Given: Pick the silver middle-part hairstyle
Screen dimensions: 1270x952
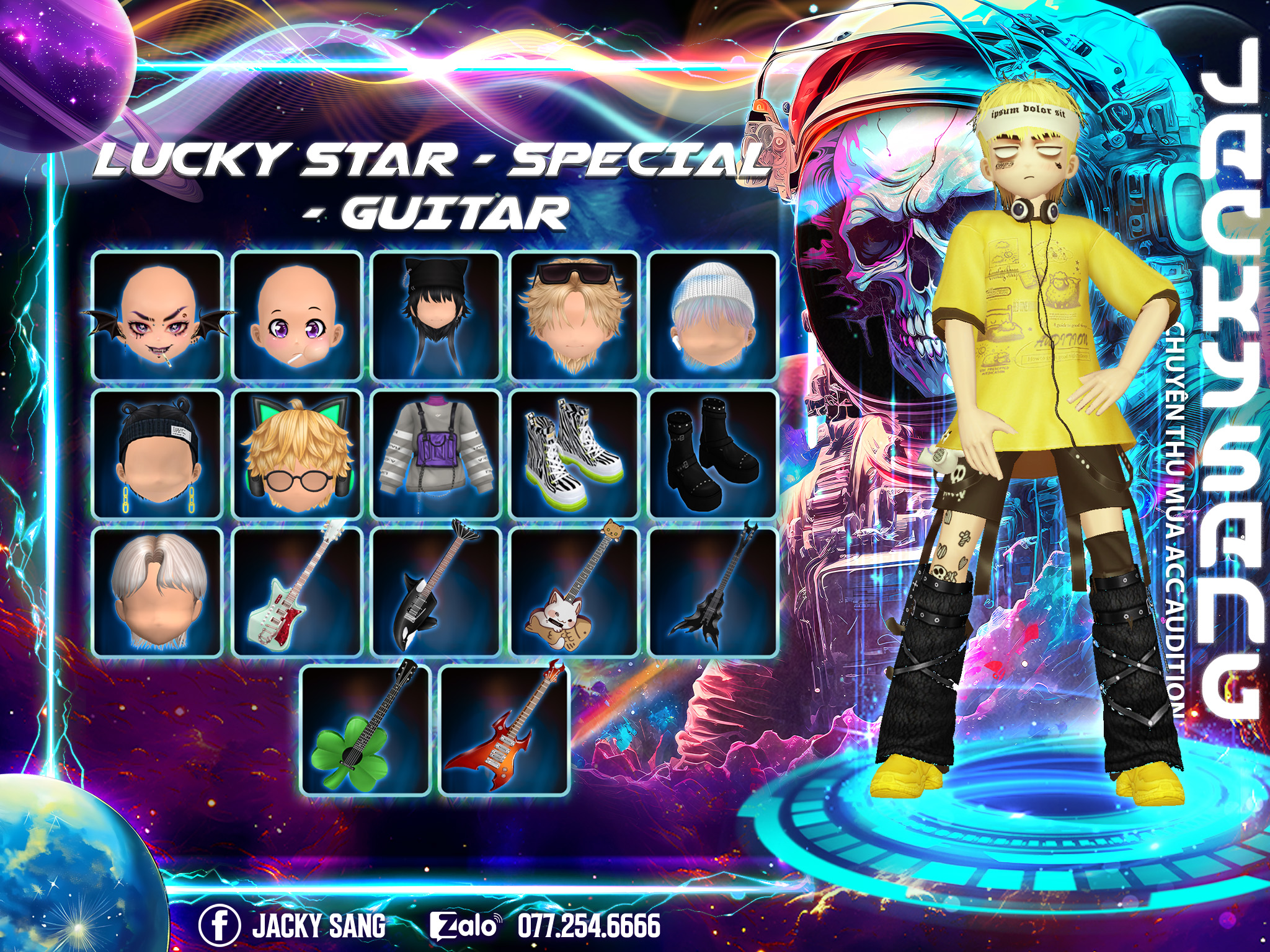Looking at the screenshot, I should [x=158, y=593].
